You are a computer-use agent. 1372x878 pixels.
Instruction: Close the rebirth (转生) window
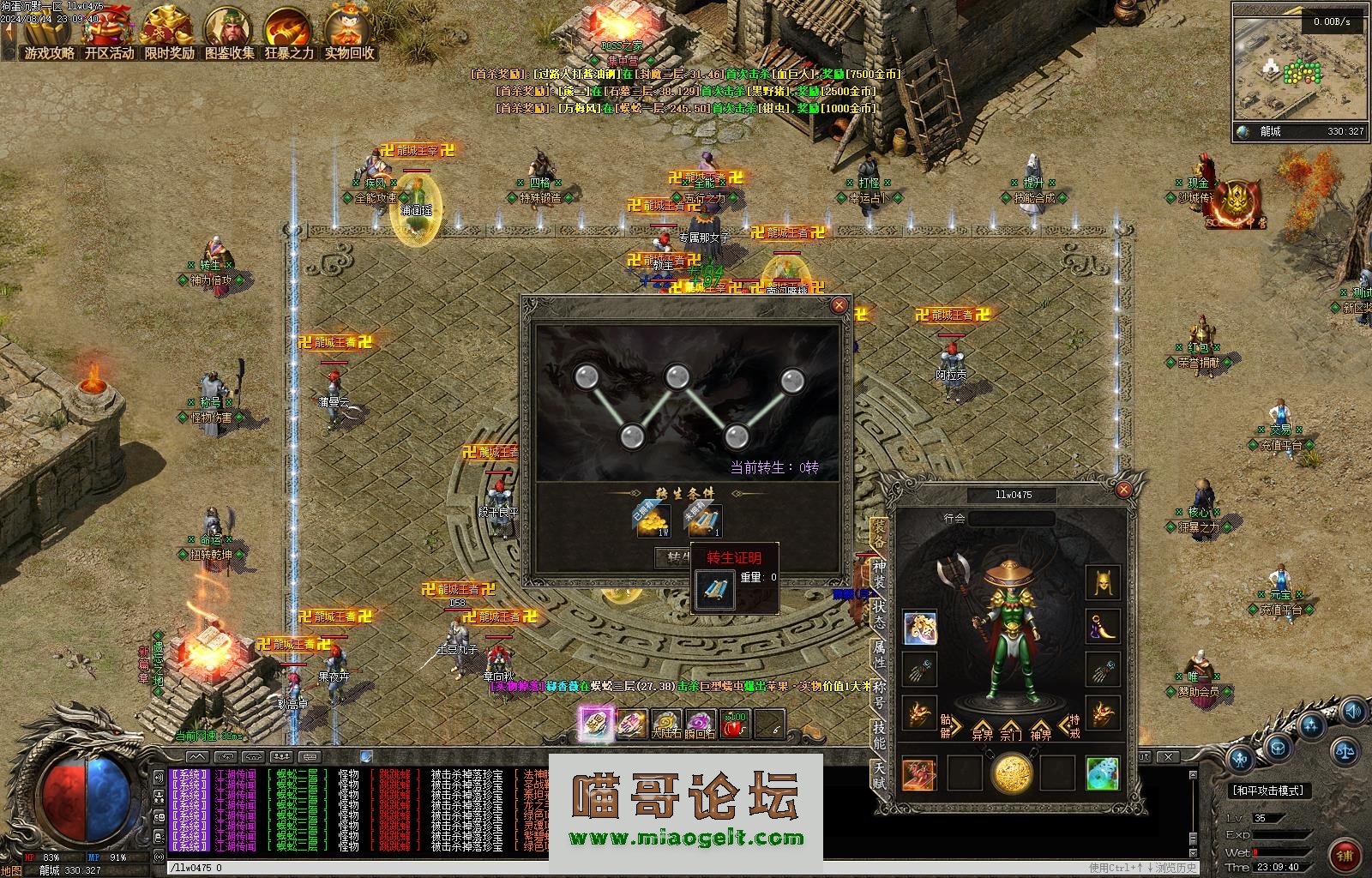(839, 305)
